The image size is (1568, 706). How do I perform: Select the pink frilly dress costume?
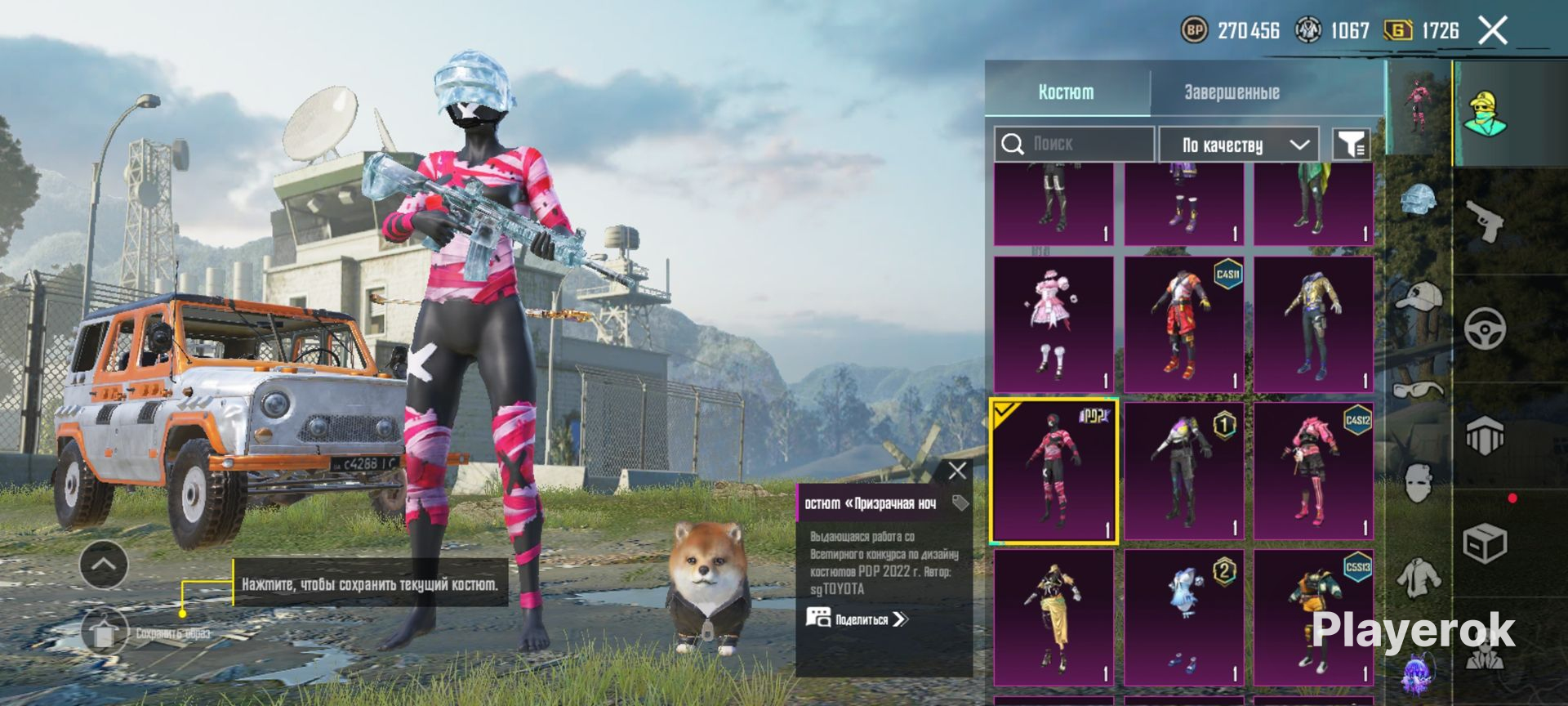1053,325
